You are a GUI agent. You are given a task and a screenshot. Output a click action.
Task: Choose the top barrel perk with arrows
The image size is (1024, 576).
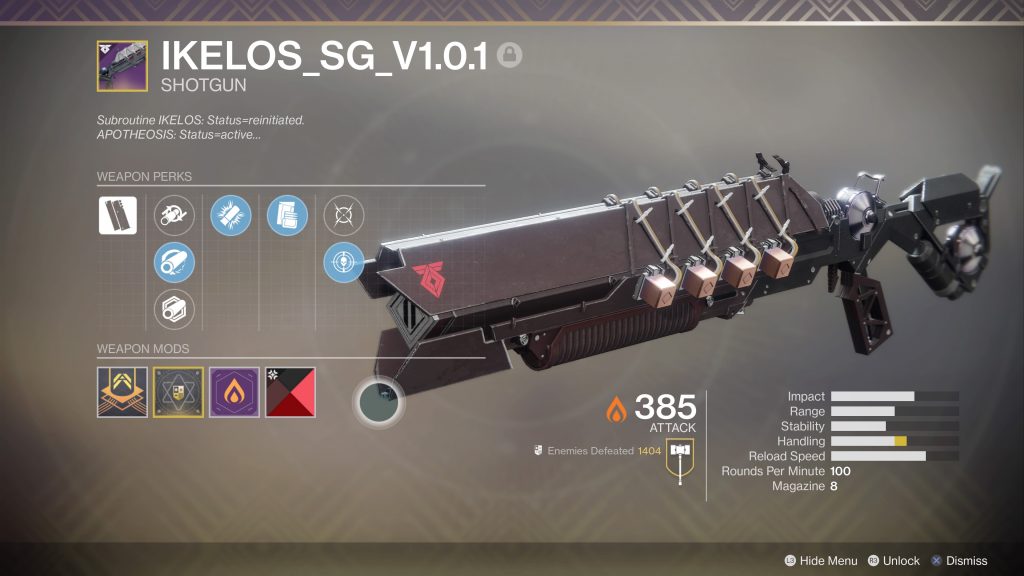[x=174, y=215]
